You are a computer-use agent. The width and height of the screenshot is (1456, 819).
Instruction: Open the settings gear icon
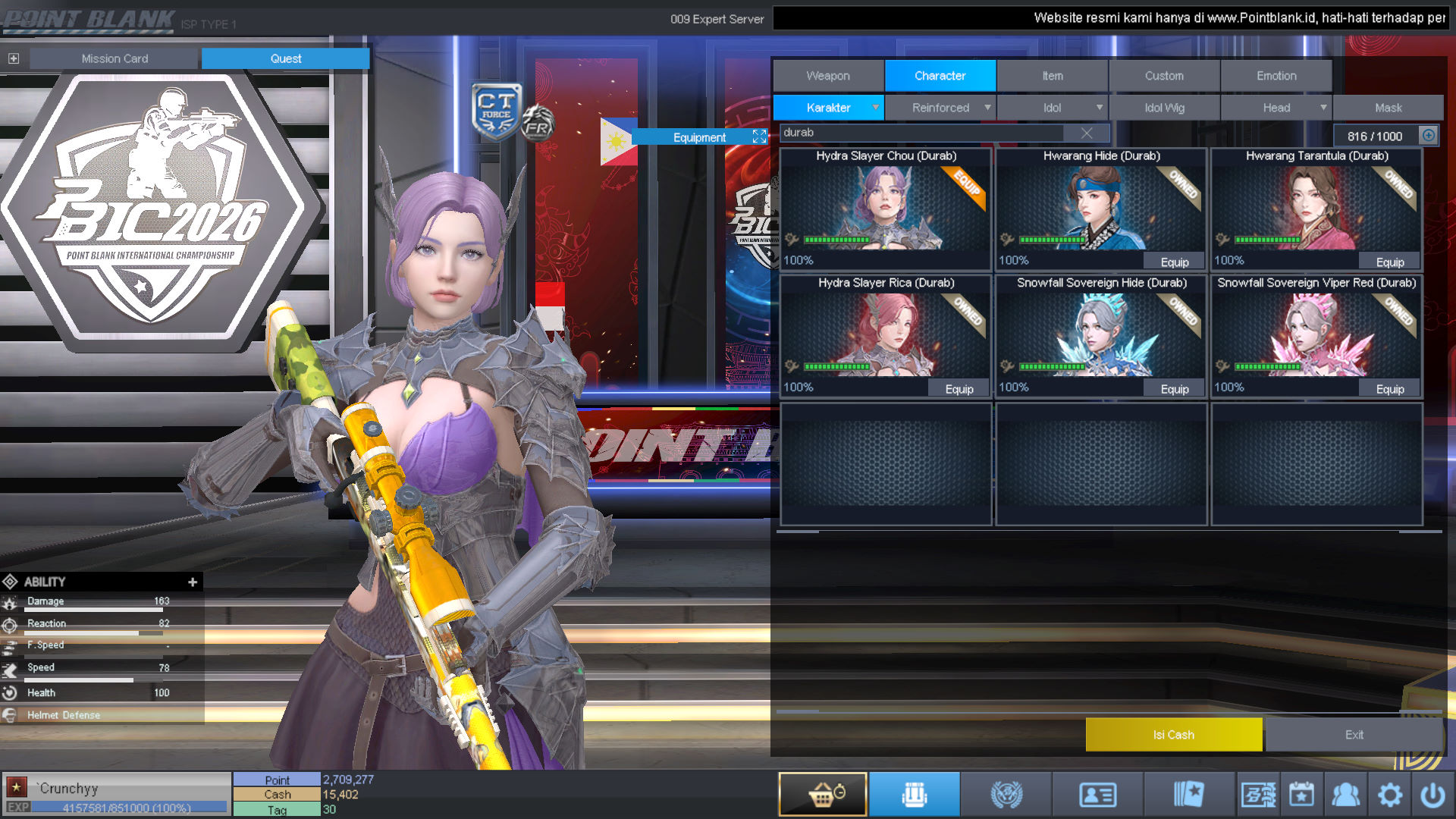(x=1389, y=795)
